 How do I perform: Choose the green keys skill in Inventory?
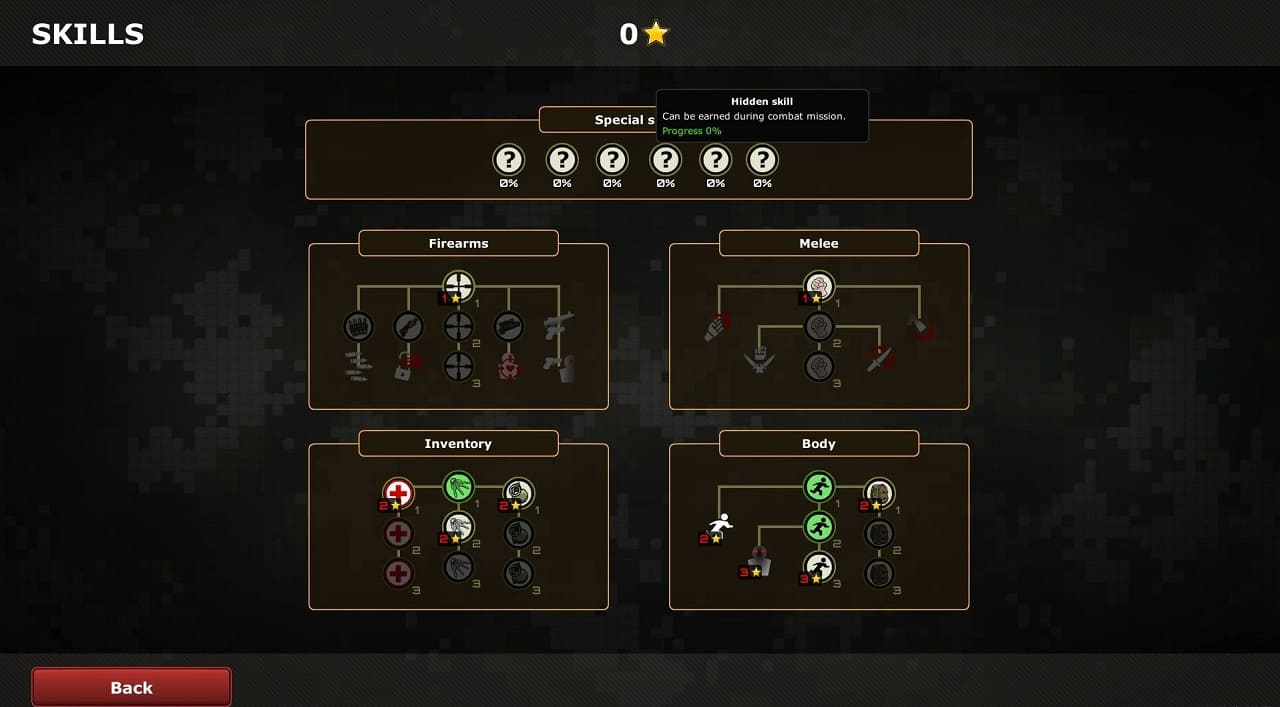pyautogui.click(x=458, y=487)
